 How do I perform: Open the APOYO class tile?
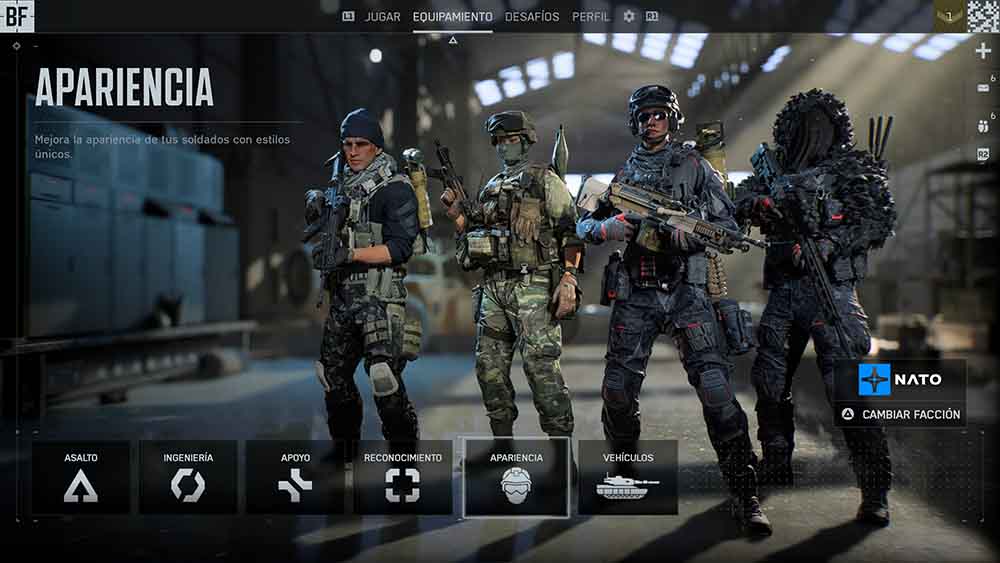click(x=295, y=477)
